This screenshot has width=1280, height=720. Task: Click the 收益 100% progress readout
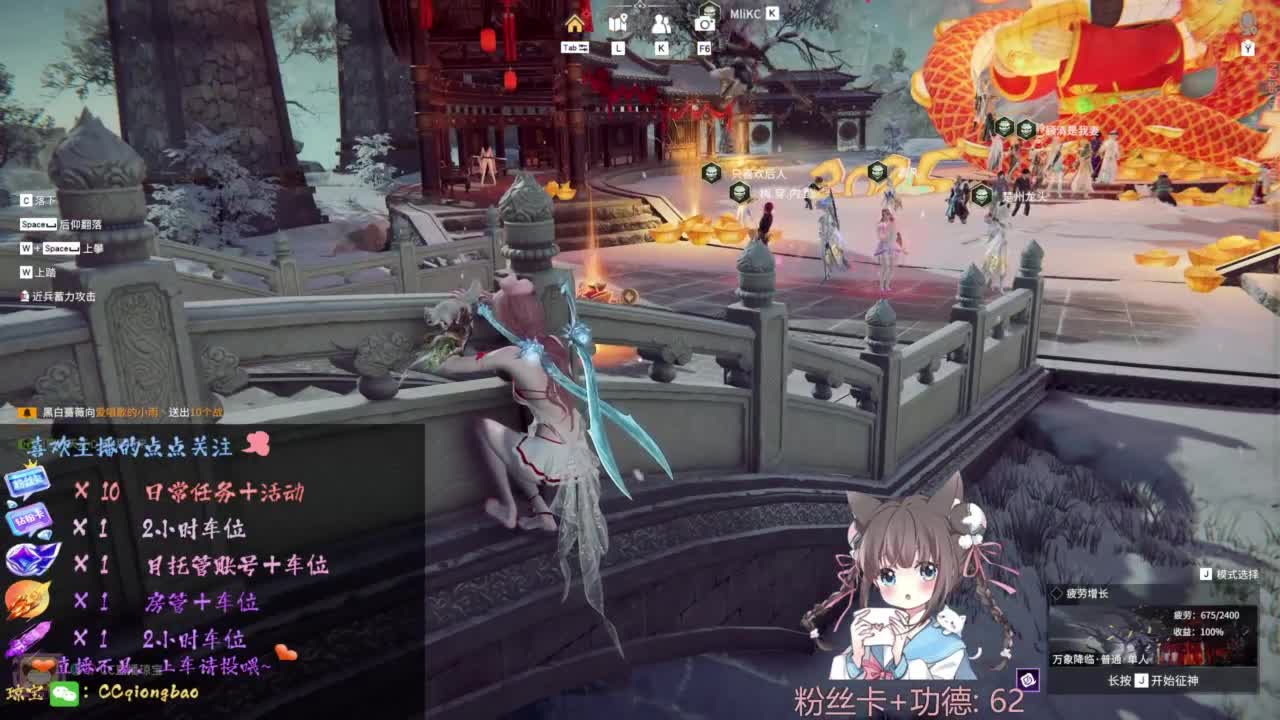pyautogui.click(x=1200, y=632)
